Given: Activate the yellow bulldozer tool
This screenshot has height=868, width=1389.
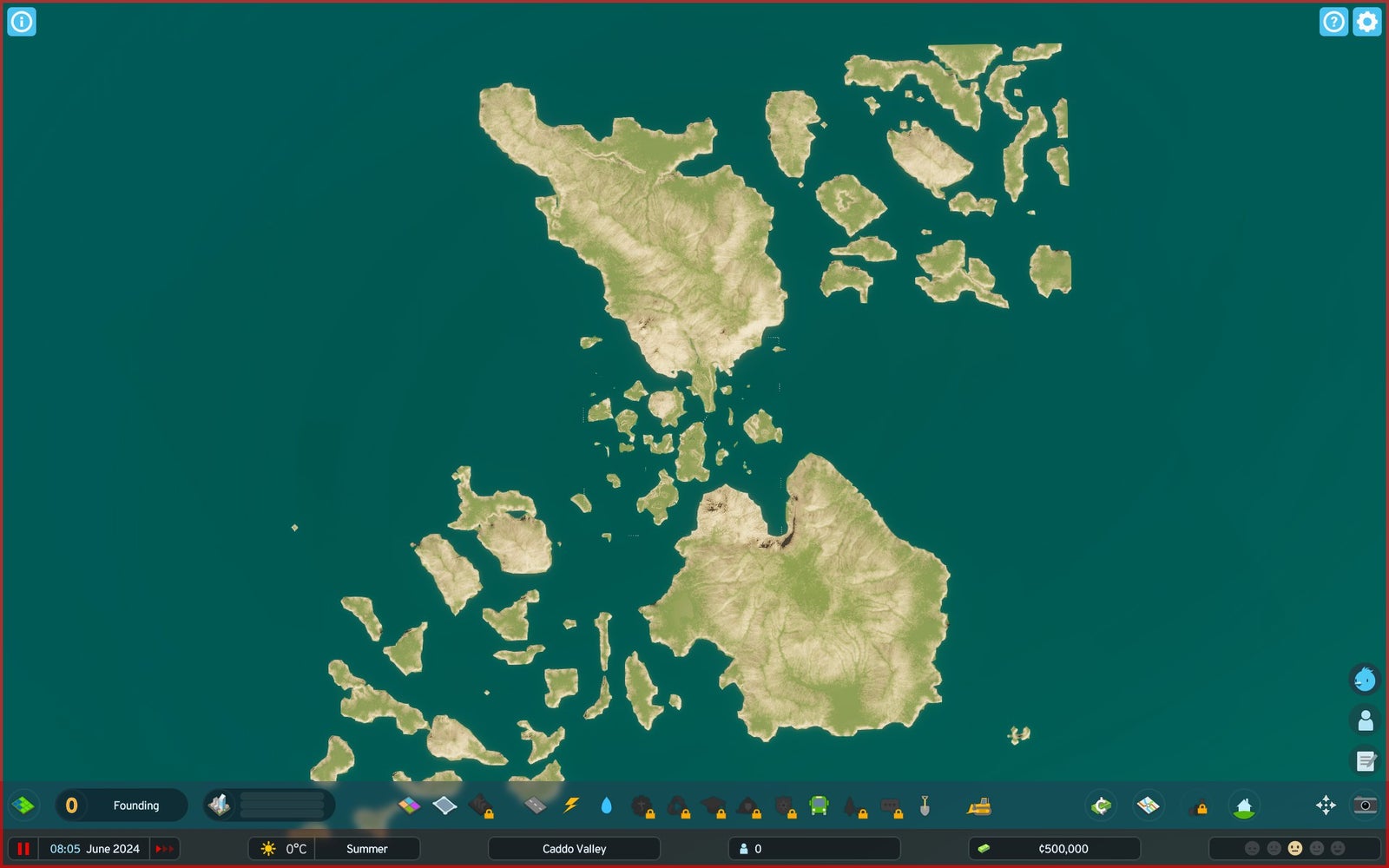Looking at the screenshot, I should point(979,806).
